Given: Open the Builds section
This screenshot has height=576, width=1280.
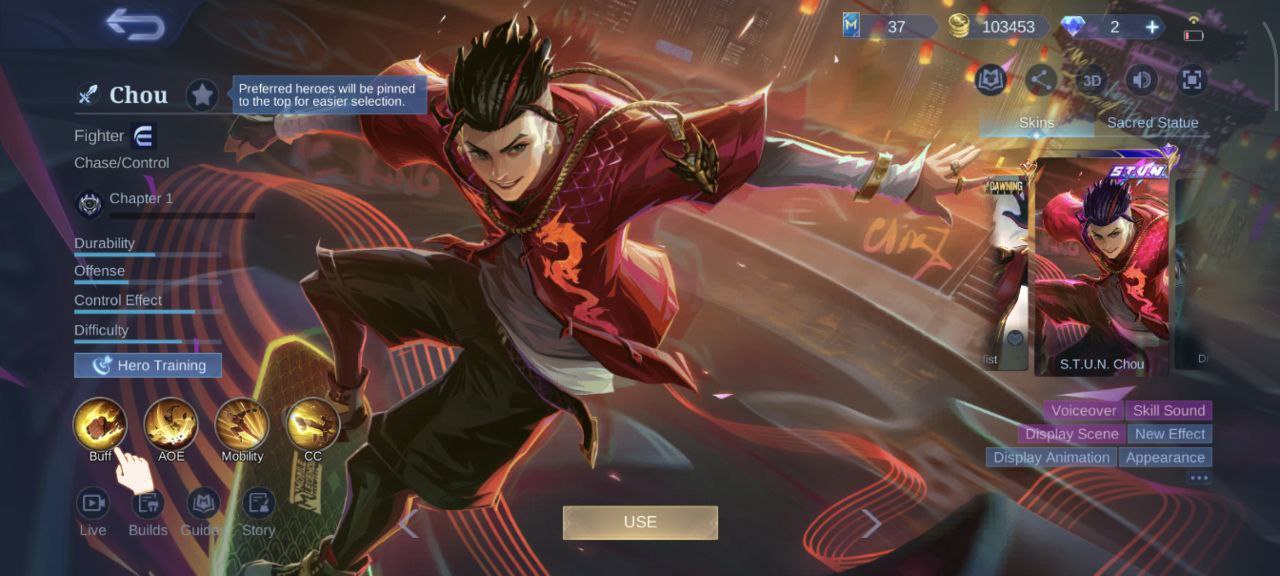Looking at the screenshot, I should point(148,503).
